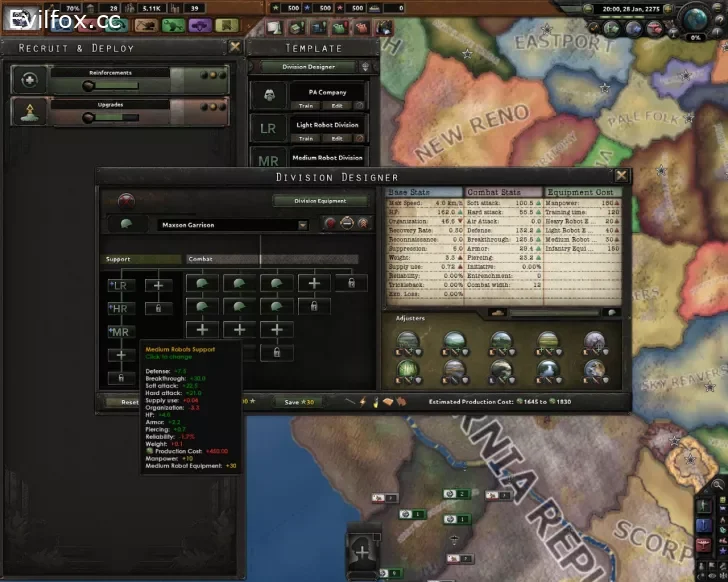Image resolution: width=728 pixels, height=582 pixels.
Task: Edit the Light Robot Division template
Action: coord(337,138)
